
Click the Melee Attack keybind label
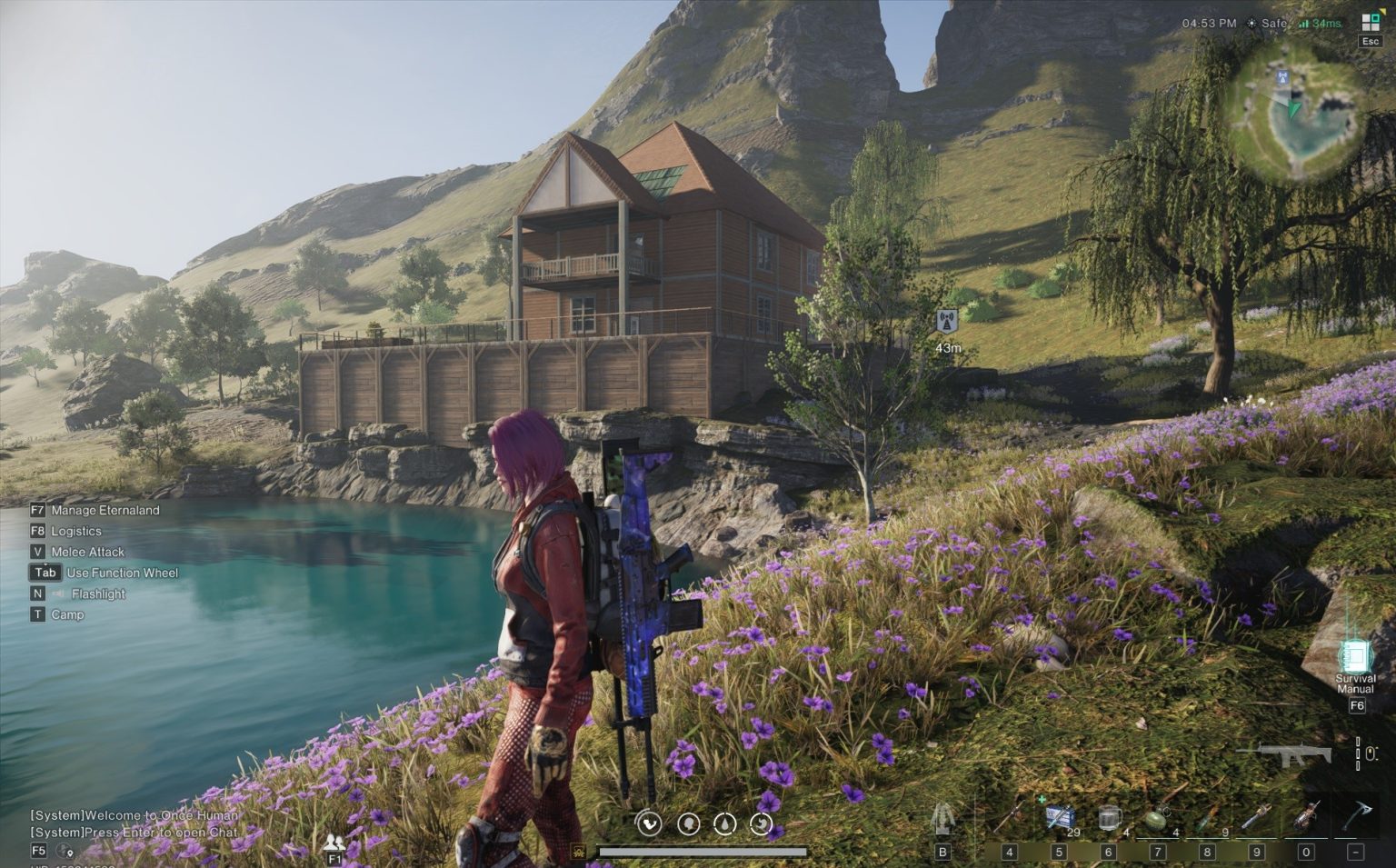click(x=88, y=552)
